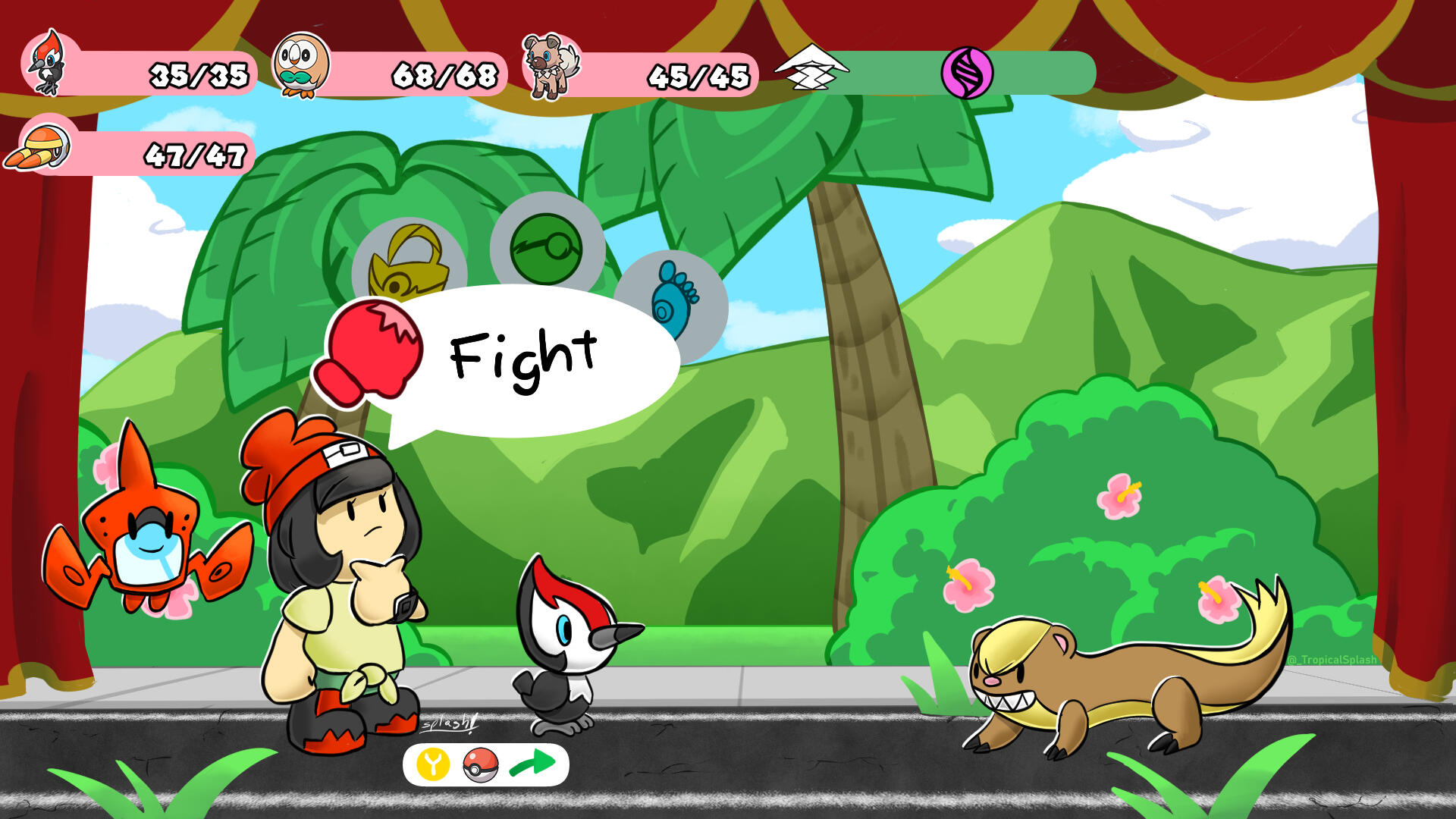Select Rowlet's party portrait
The image size is (1456, 819).
point(301,66)
